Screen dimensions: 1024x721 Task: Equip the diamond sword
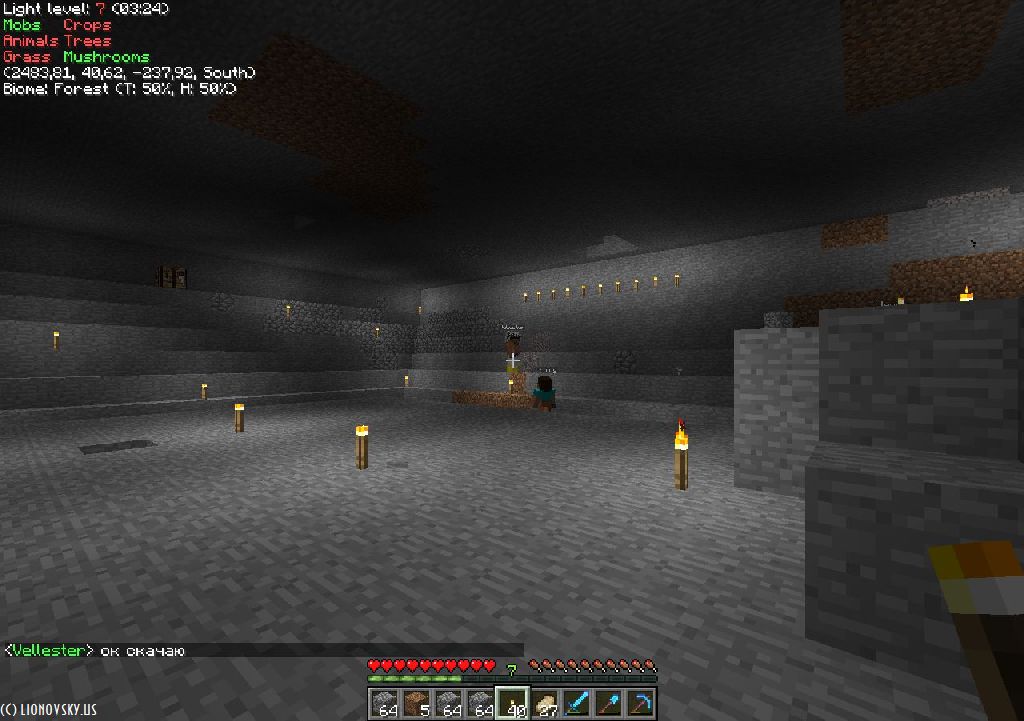(576, 703)
